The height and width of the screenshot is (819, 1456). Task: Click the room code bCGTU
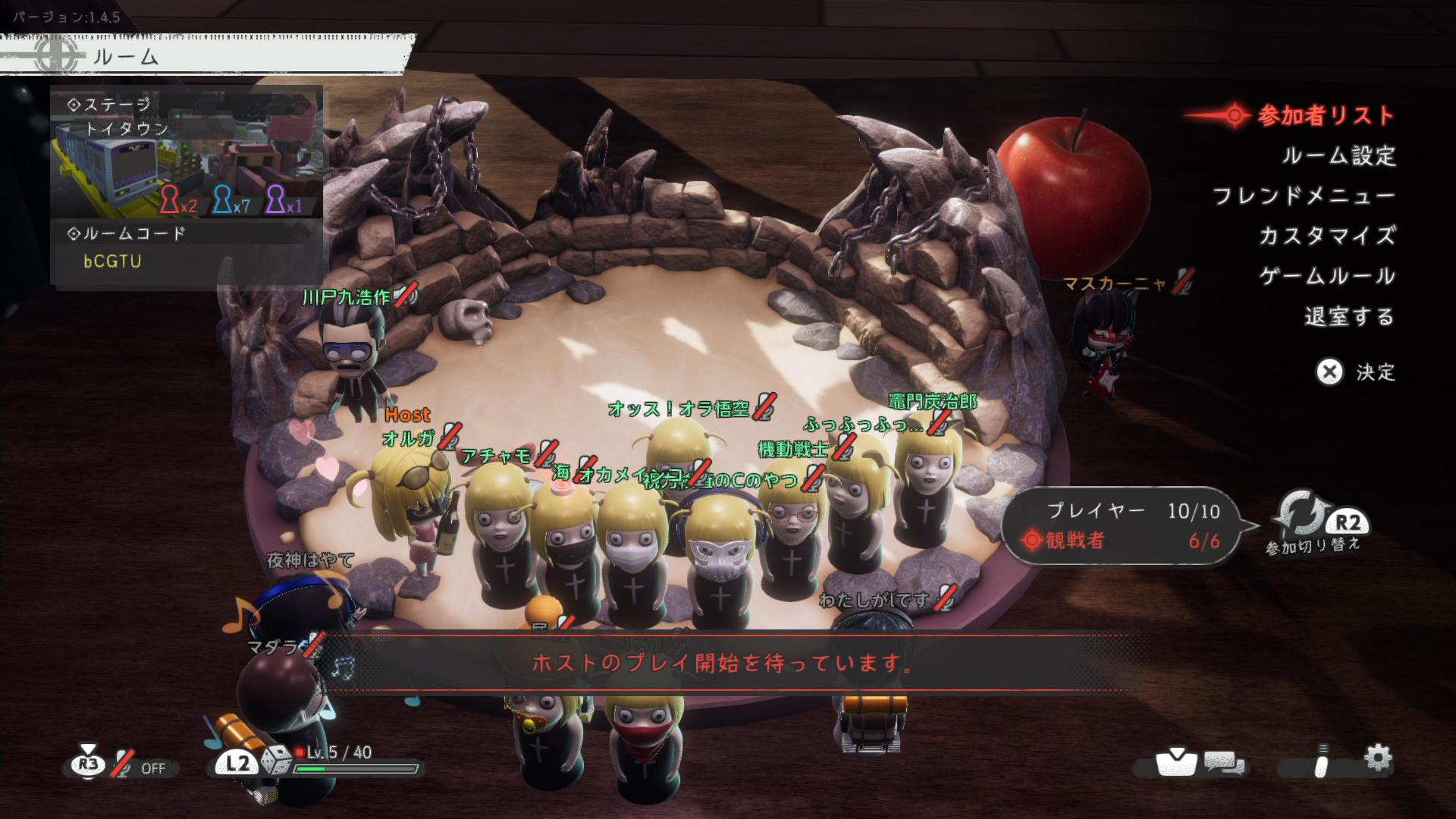[112, 262]
